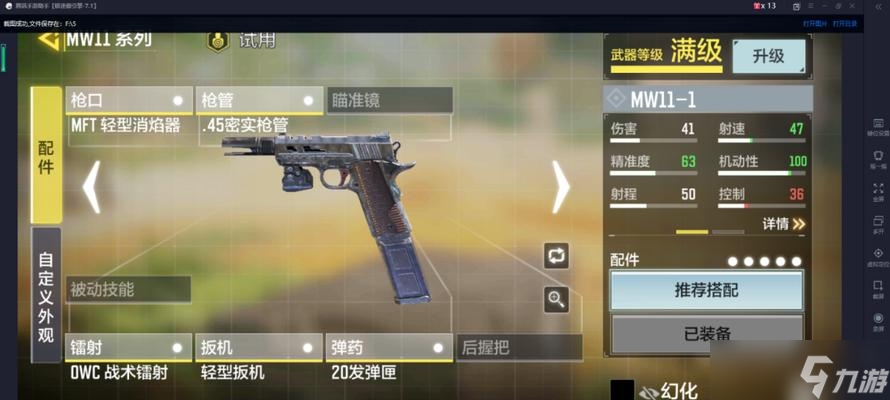This screenshot has height=400, width=890.
Task: Switch to the 配件 attachments tab
Action: click(46, 155)
